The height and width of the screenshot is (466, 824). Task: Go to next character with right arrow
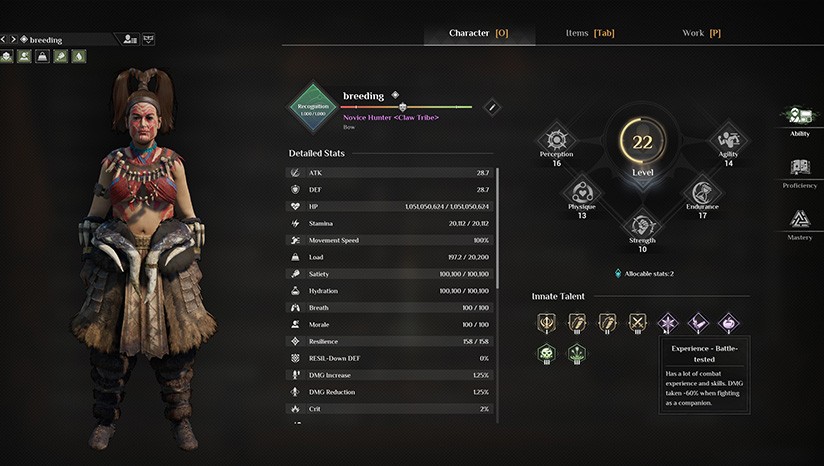[x=14, y=39]
